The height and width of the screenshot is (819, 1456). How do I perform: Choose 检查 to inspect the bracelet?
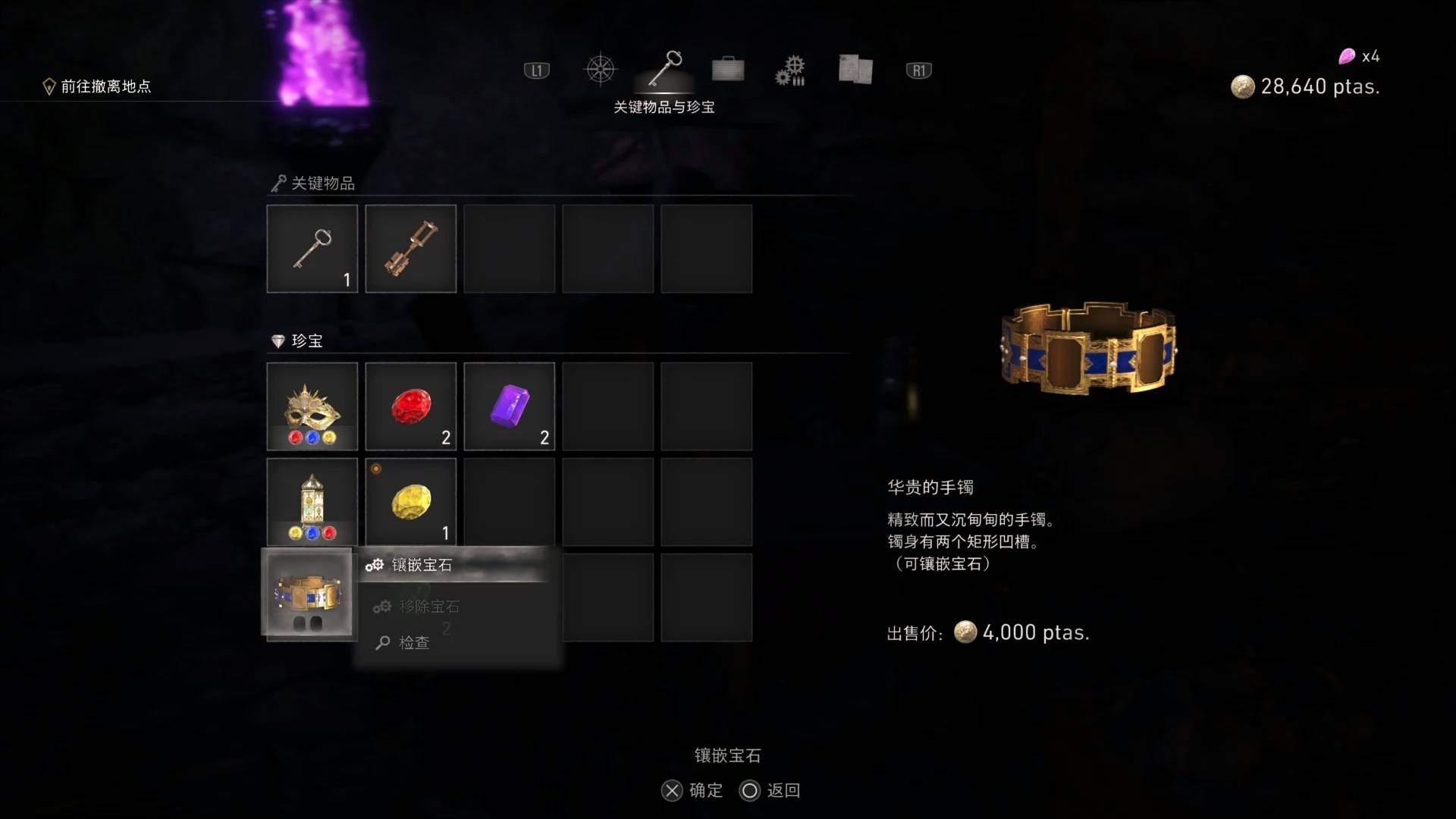(414, 643)
